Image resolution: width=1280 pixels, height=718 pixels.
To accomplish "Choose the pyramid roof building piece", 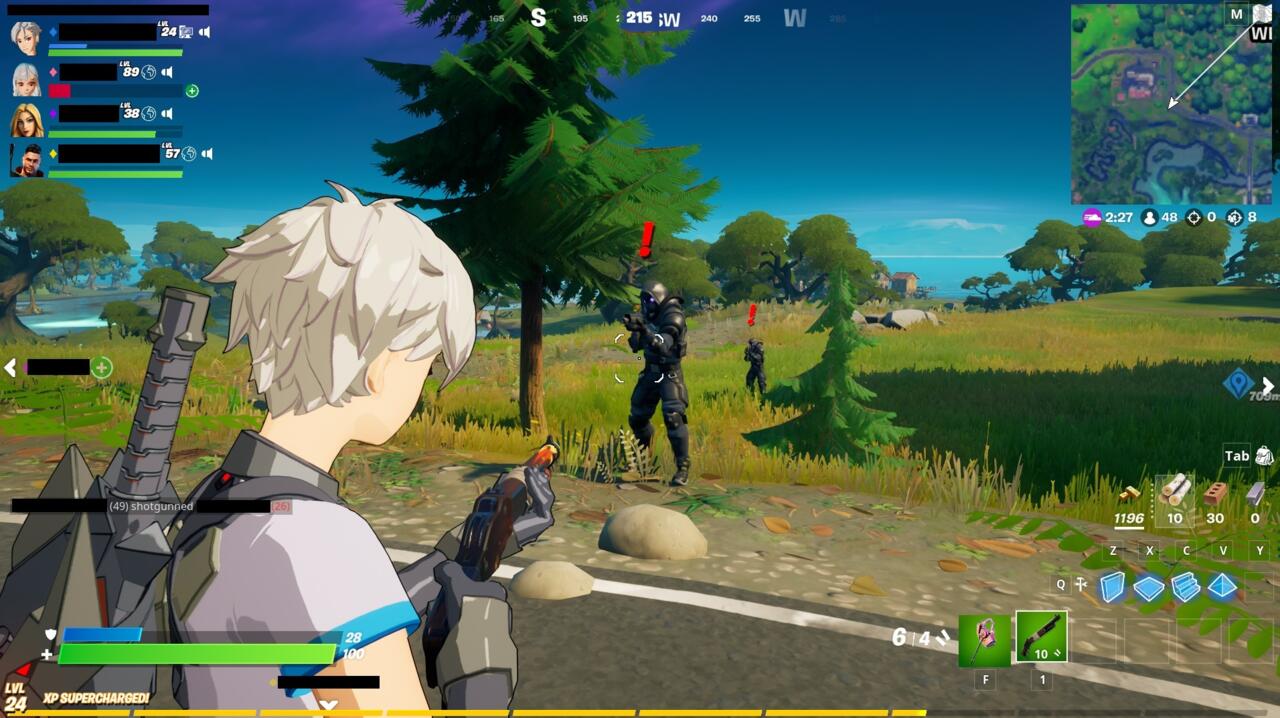I will 1222,587.
